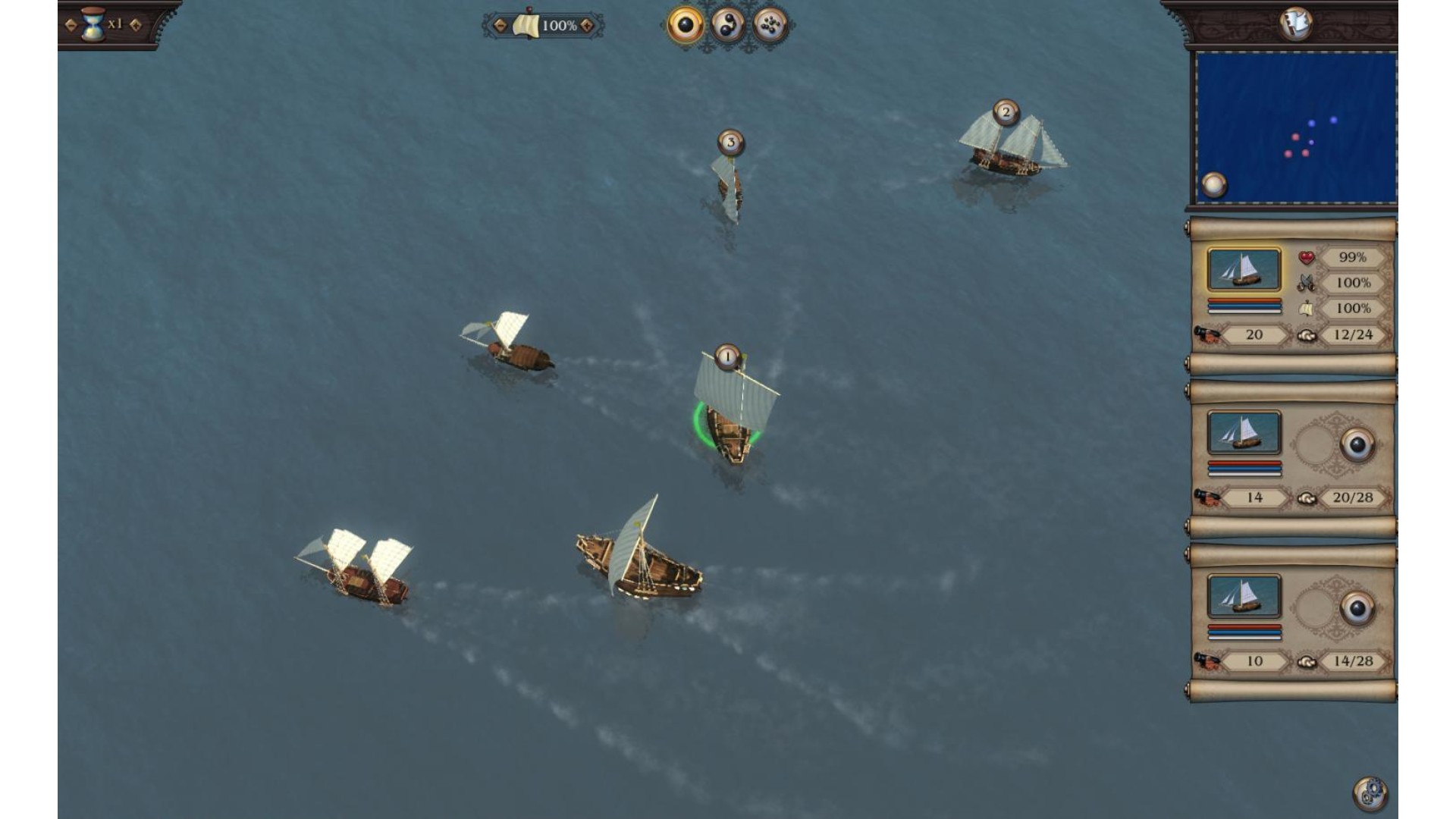The image size is (1456, 819).
Task: Switch to chain shot ammunition
Action: [x=727, y=26]
